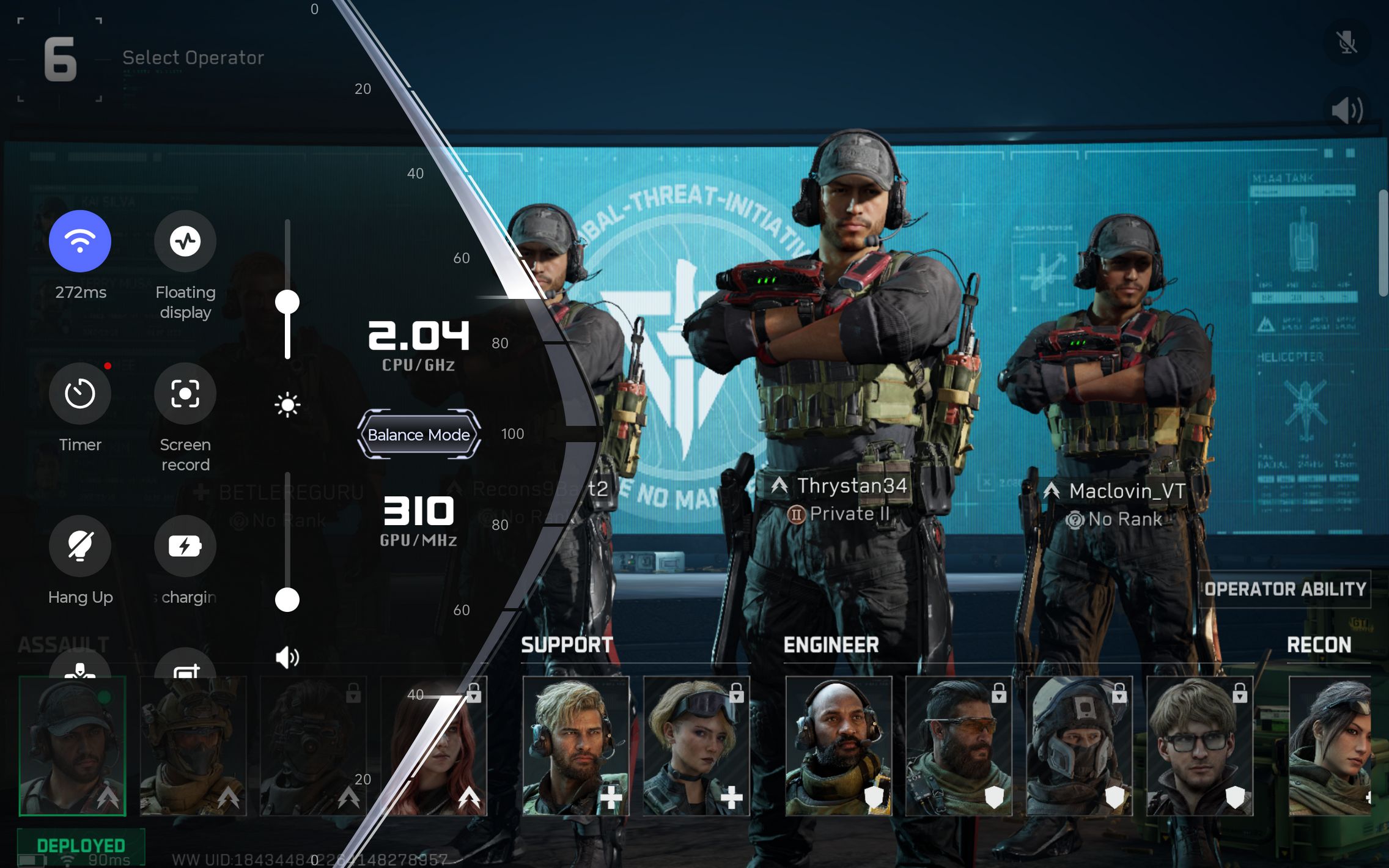Pick the Engineer with orange glasses

[x=958, y=746]
